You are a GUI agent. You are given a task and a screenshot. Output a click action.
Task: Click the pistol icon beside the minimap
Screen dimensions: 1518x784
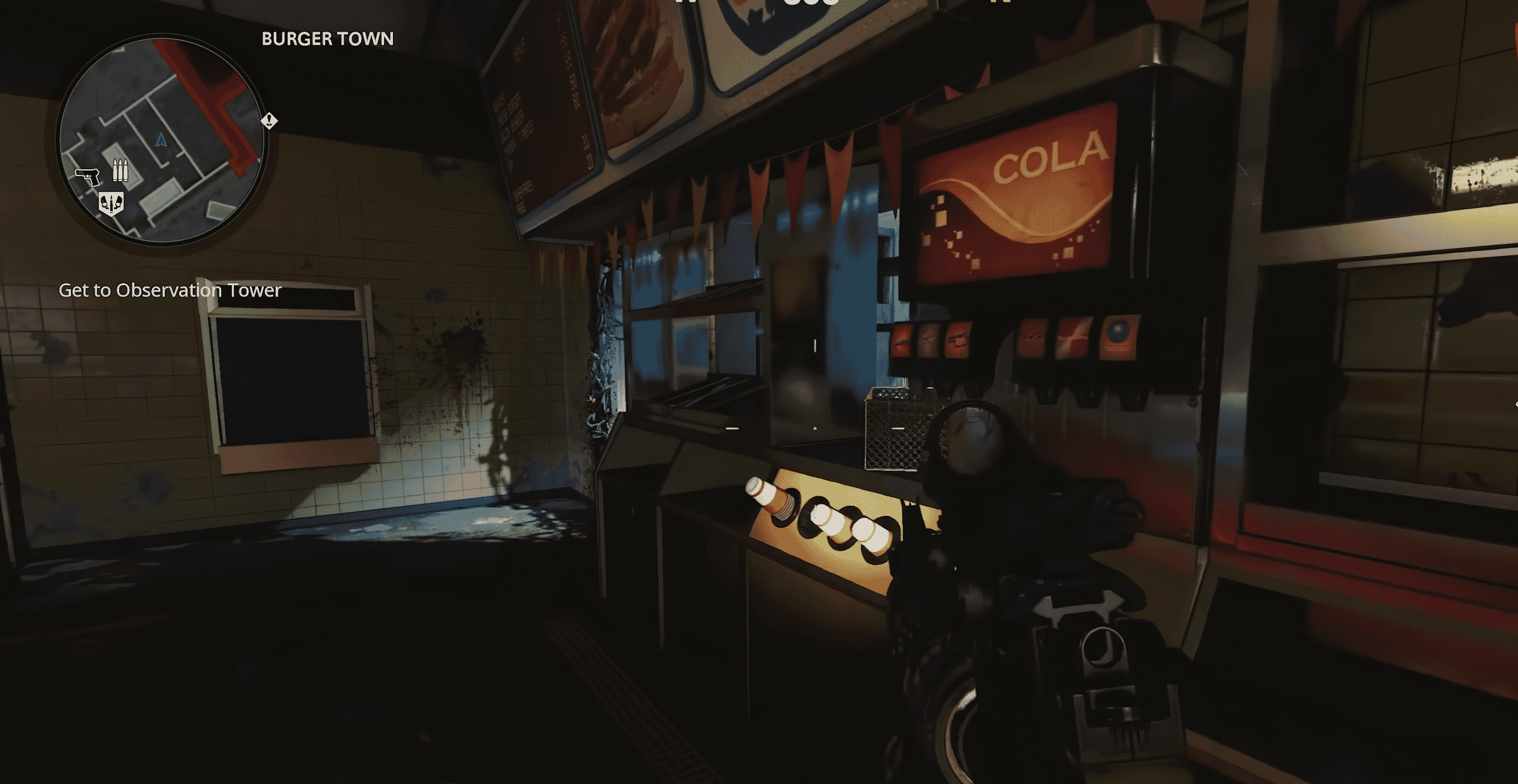(88, 177)
